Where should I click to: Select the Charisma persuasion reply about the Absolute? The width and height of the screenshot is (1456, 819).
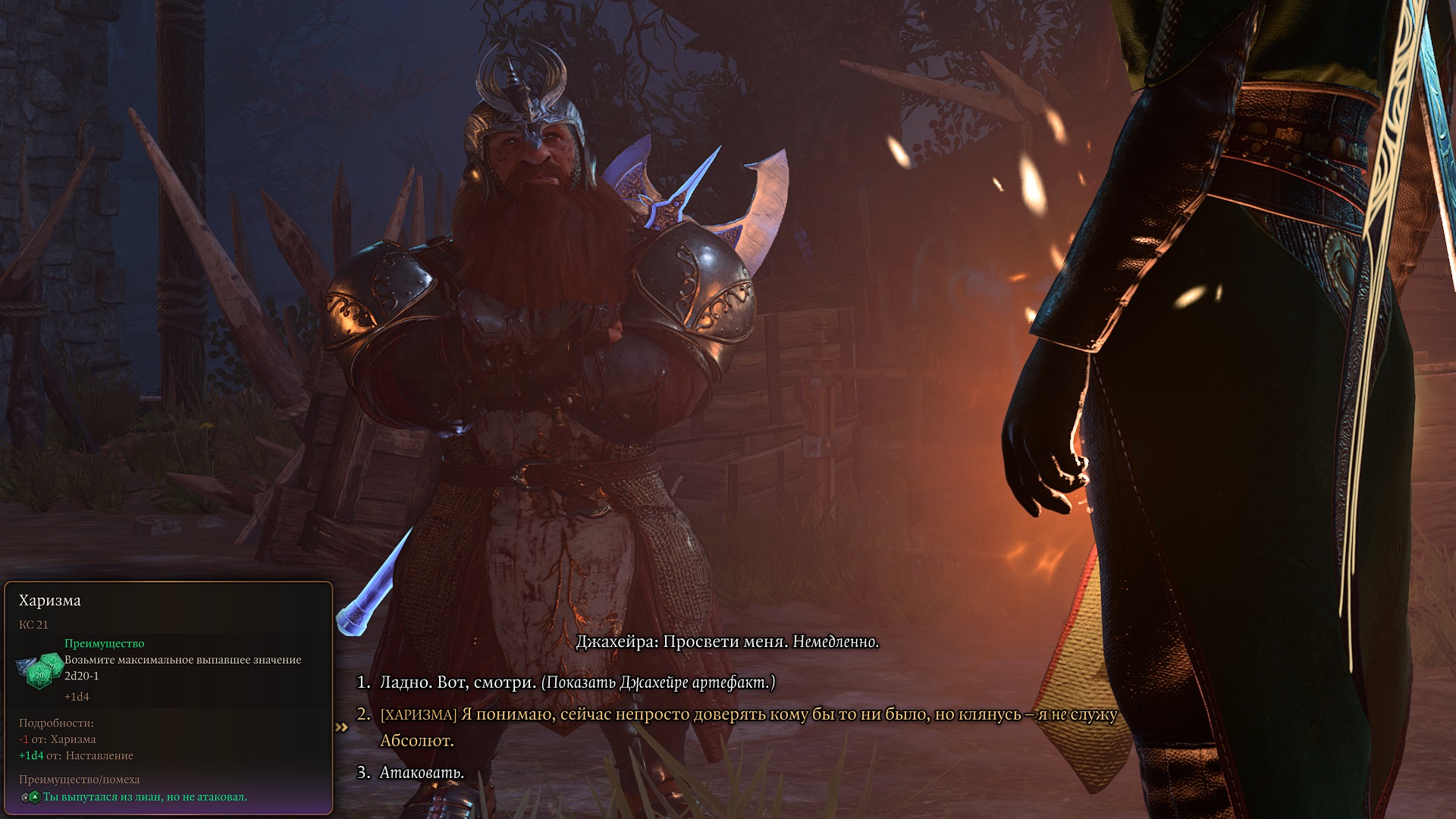point(747,715)
